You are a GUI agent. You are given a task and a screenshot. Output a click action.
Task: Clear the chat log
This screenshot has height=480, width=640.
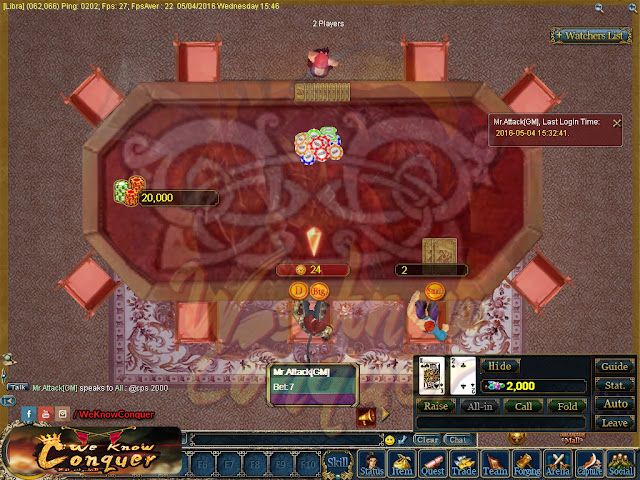427,439
